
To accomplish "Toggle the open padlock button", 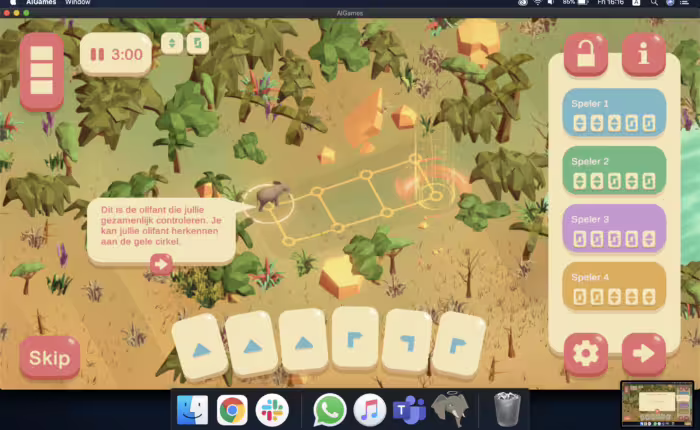I will click(x=585, y=55).
